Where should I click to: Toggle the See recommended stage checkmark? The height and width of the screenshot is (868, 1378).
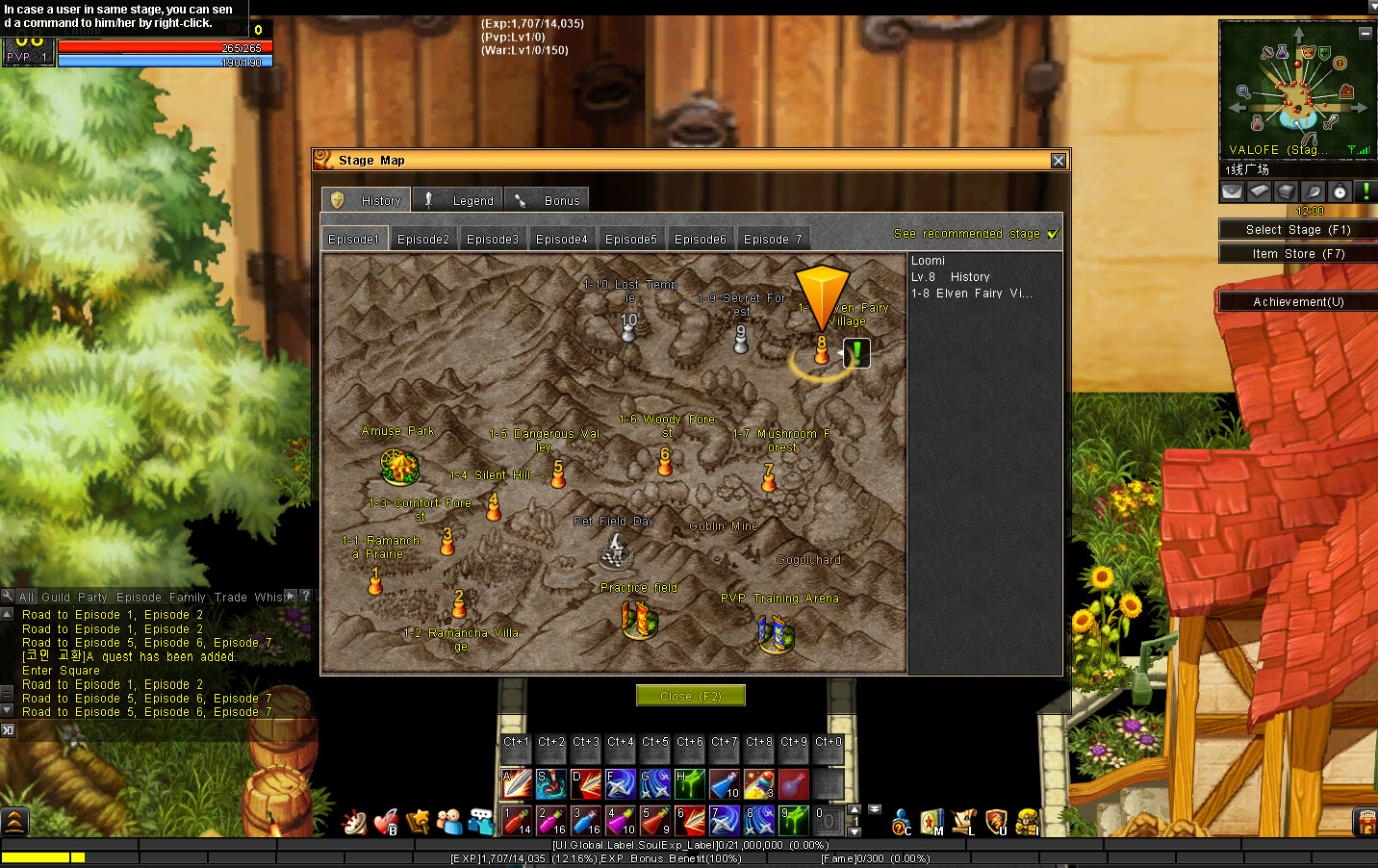(1052, 233)
